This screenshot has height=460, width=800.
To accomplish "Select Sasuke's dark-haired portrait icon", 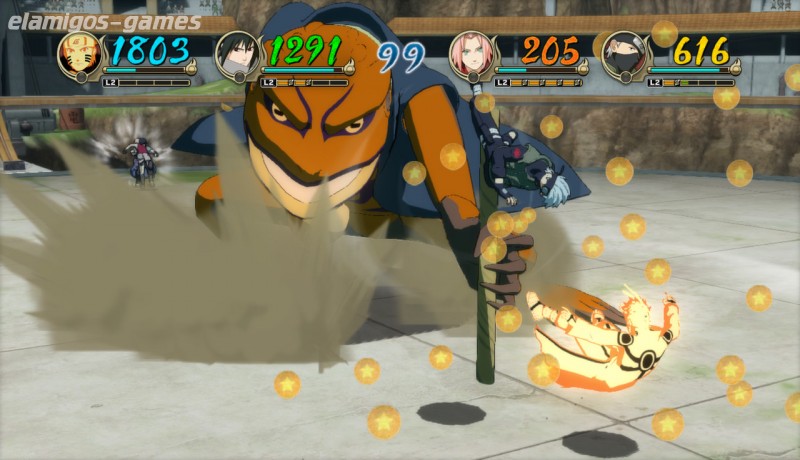I will pyautogui.click(x=237, y=56).
